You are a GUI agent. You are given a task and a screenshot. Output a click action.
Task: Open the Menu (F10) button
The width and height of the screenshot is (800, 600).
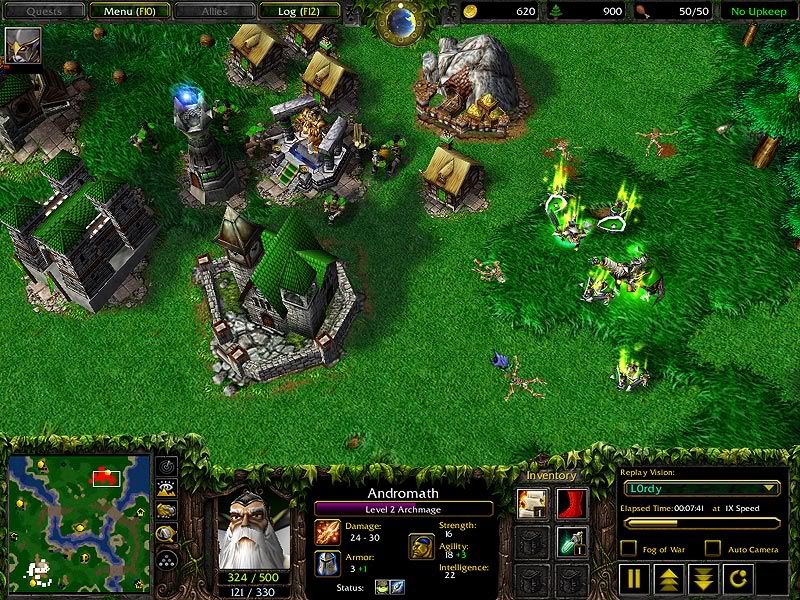click(127, 11)
